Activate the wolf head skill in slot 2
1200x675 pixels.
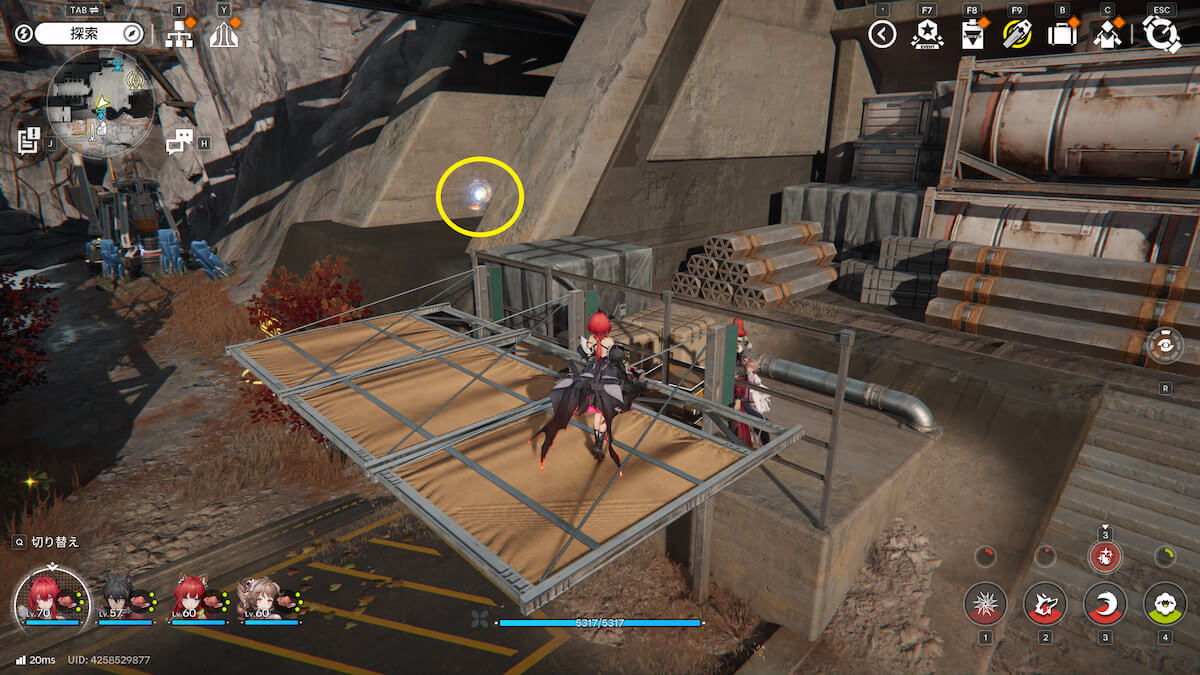tap(1045, 604)
